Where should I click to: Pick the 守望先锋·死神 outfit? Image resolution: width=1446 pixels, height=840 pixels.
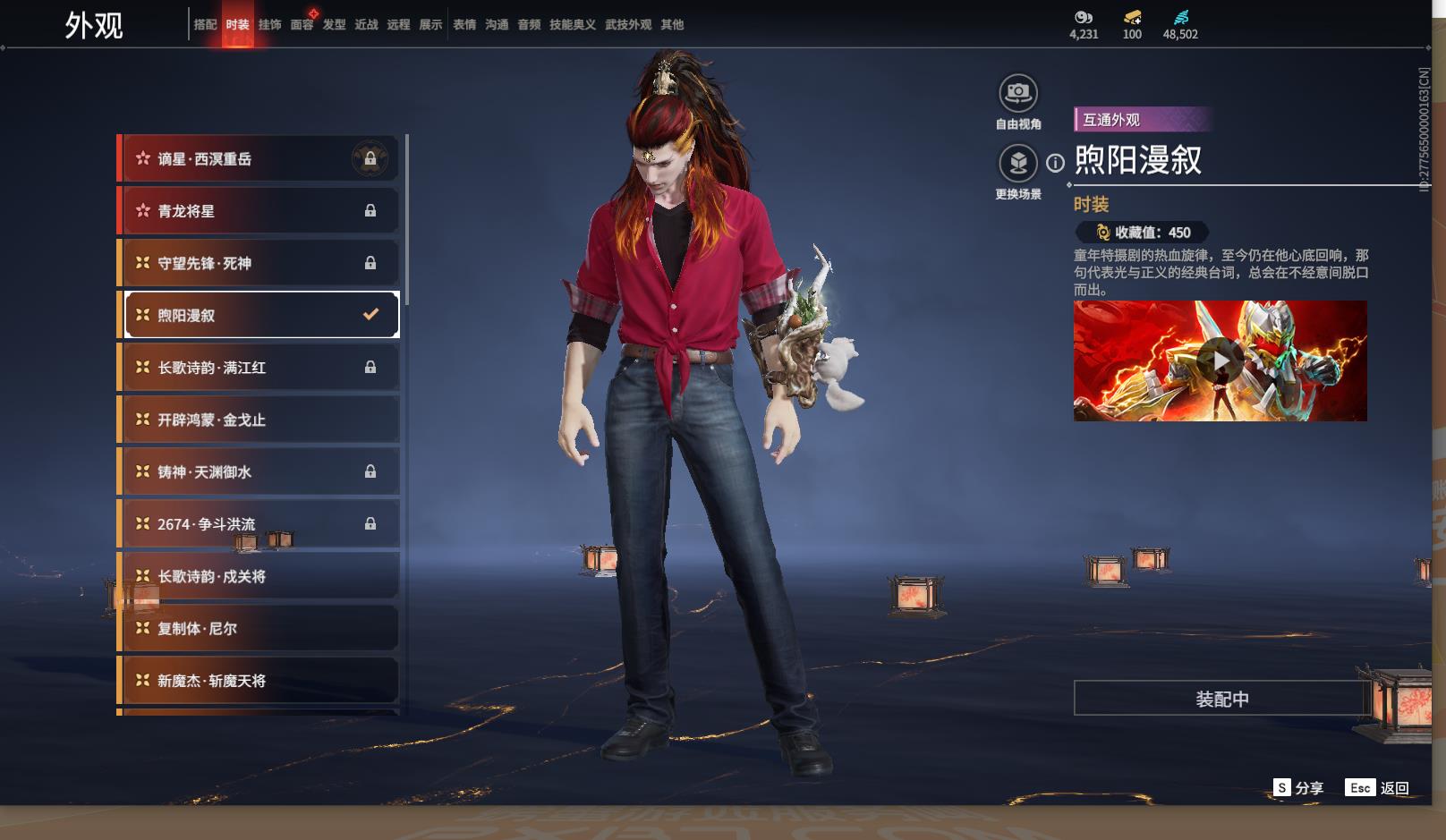click(258, 263)
